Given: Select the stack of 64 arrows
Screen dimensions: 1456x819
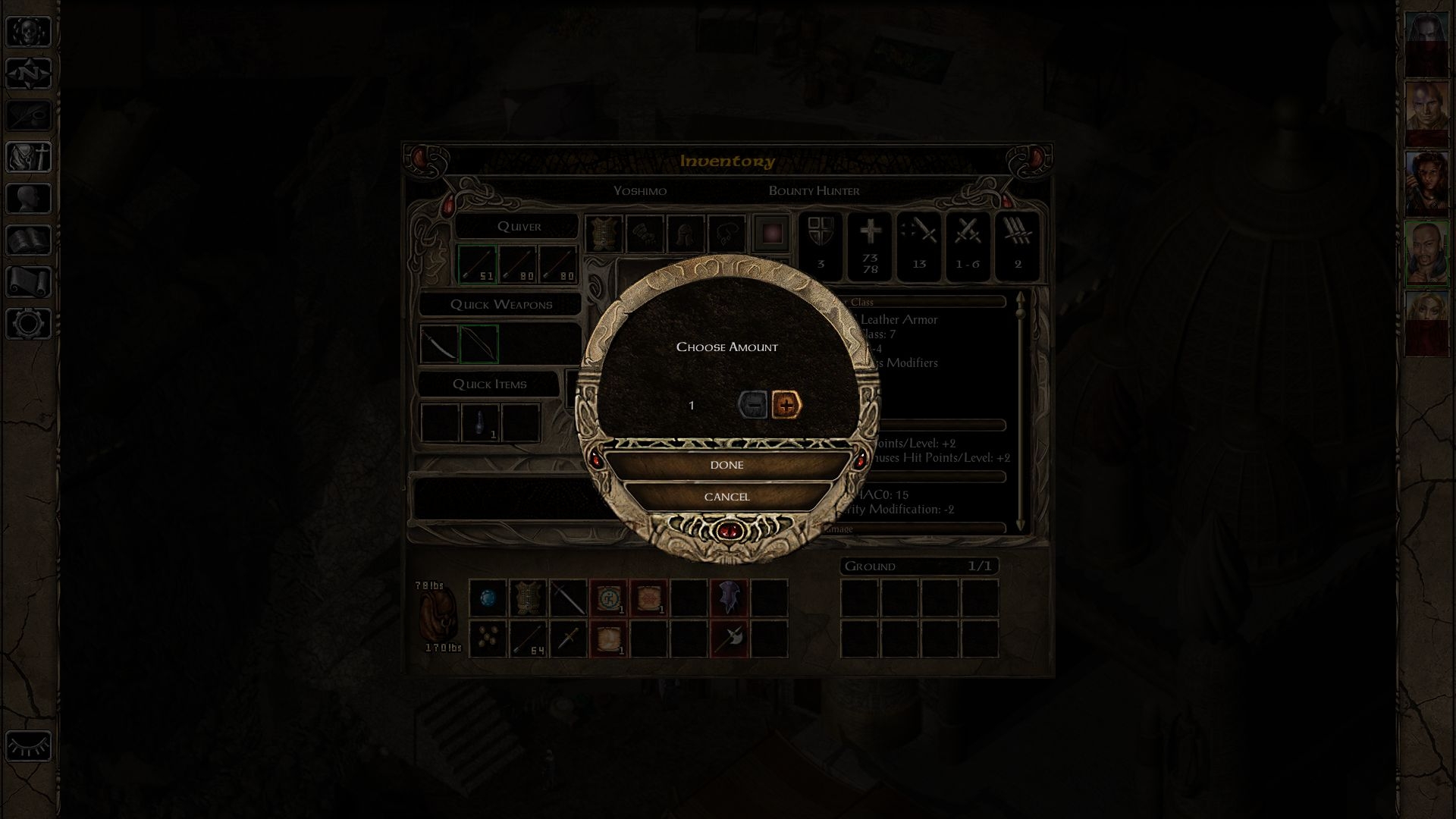Looking at the screenshot, I should pyautogui.click(x=529, y=639).
